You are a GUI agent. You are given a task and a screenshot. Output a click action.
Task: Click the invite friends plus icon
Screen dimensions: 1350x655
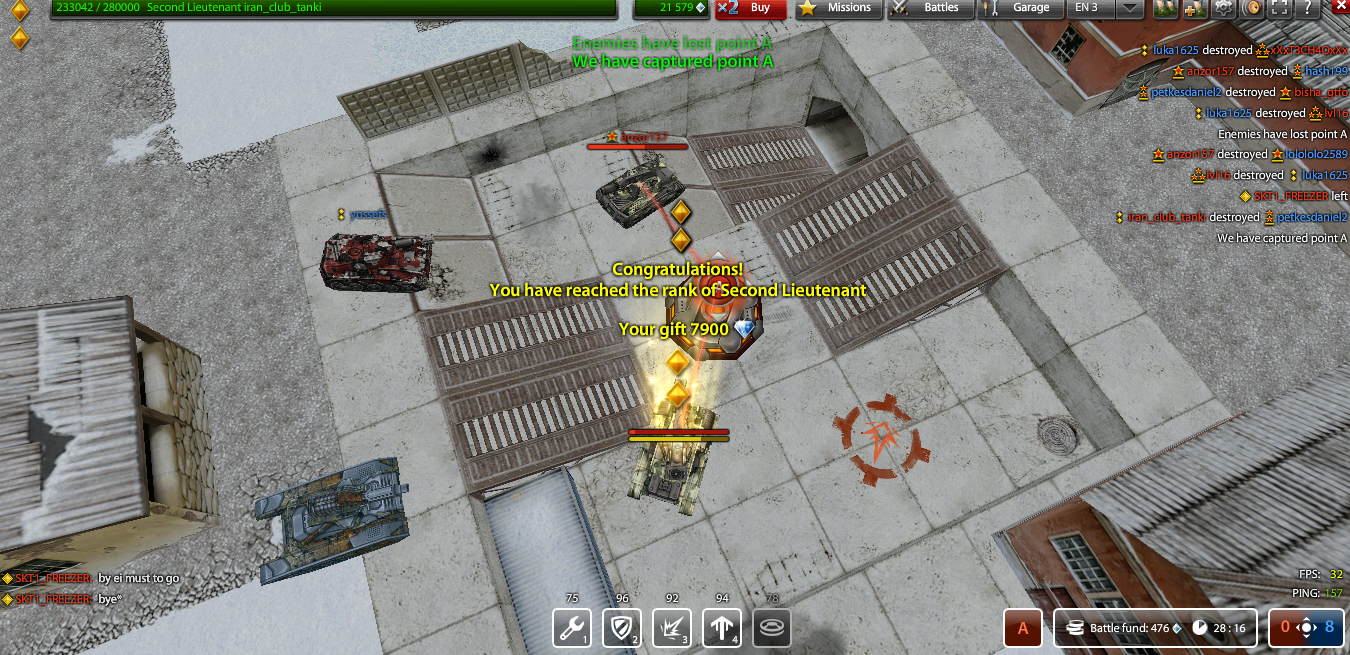1194,8
